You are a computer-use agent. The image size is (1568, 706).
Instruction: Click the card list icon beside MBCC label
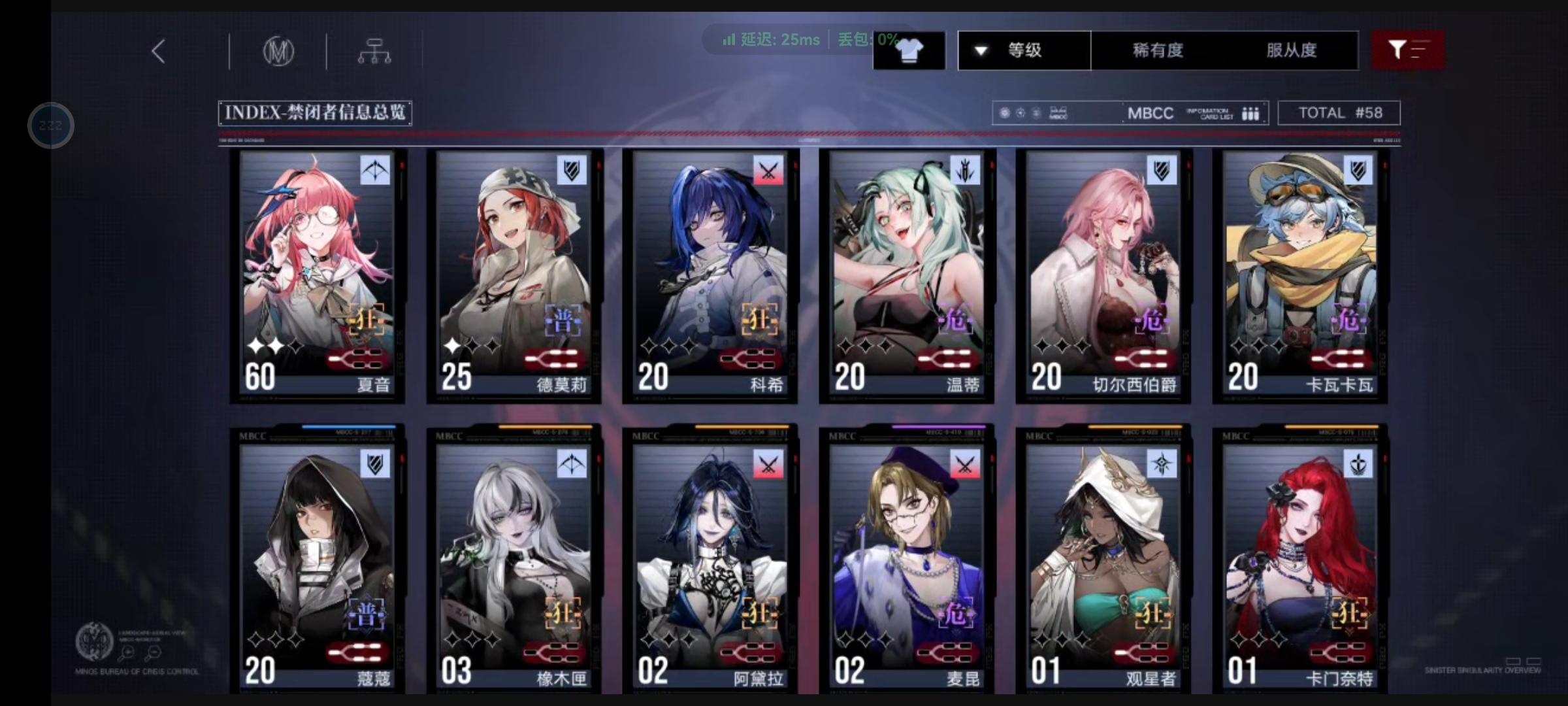pos(1250,112)
